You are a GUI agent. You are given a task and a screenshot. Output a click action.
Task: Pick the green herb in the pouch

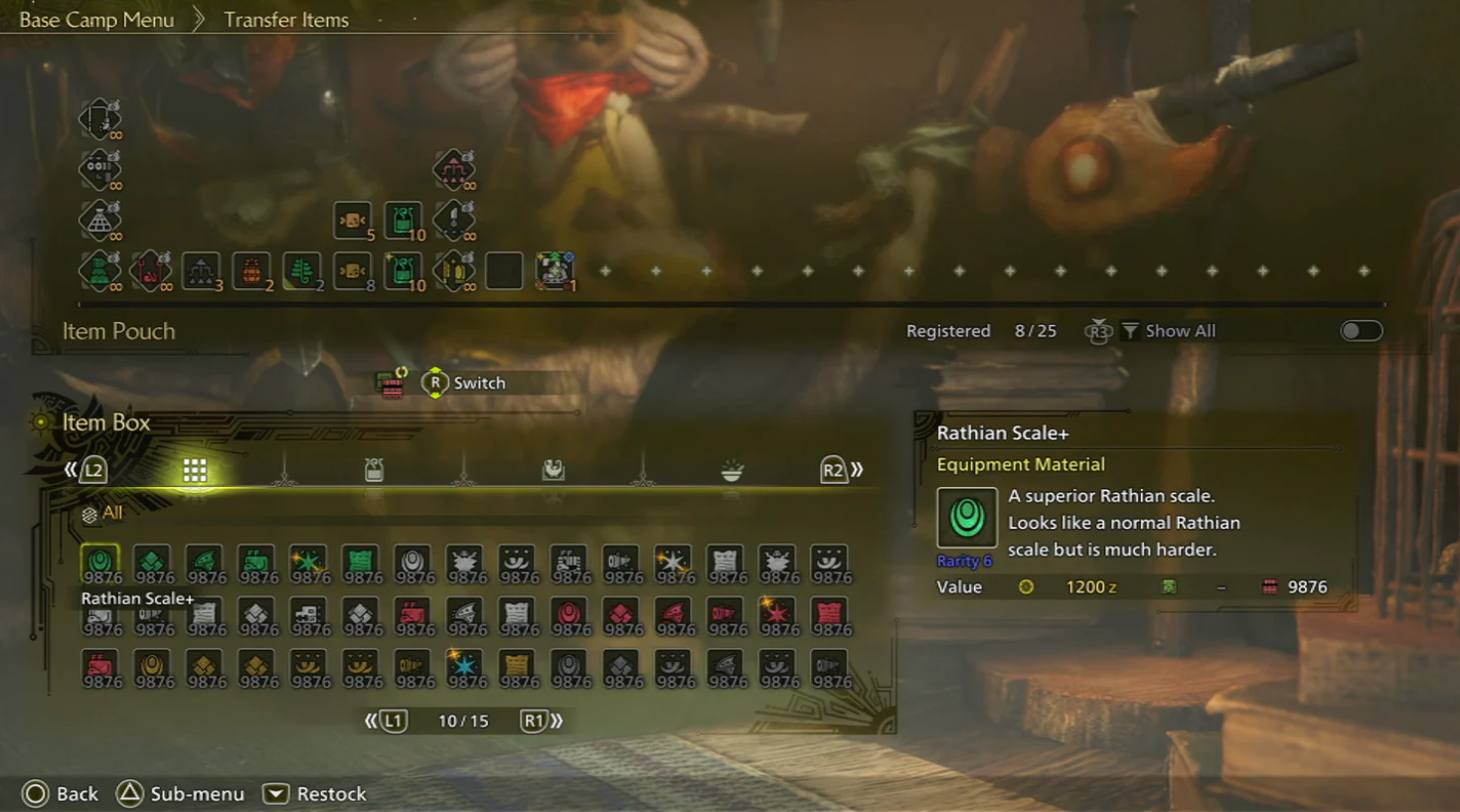(302, 270)
